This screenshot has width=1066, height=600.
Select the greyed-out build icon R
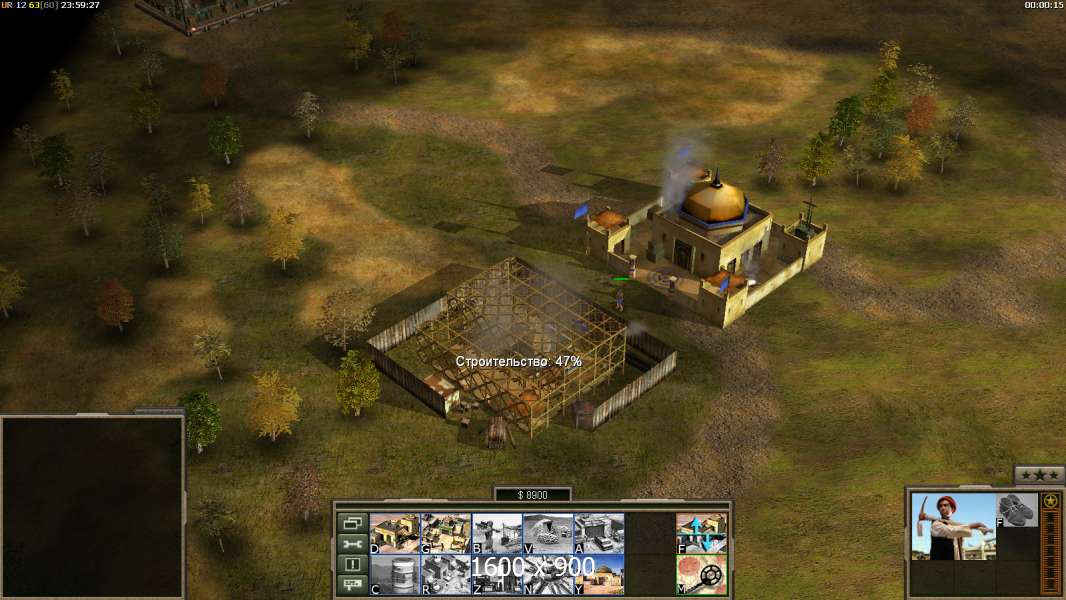(446, 575)
